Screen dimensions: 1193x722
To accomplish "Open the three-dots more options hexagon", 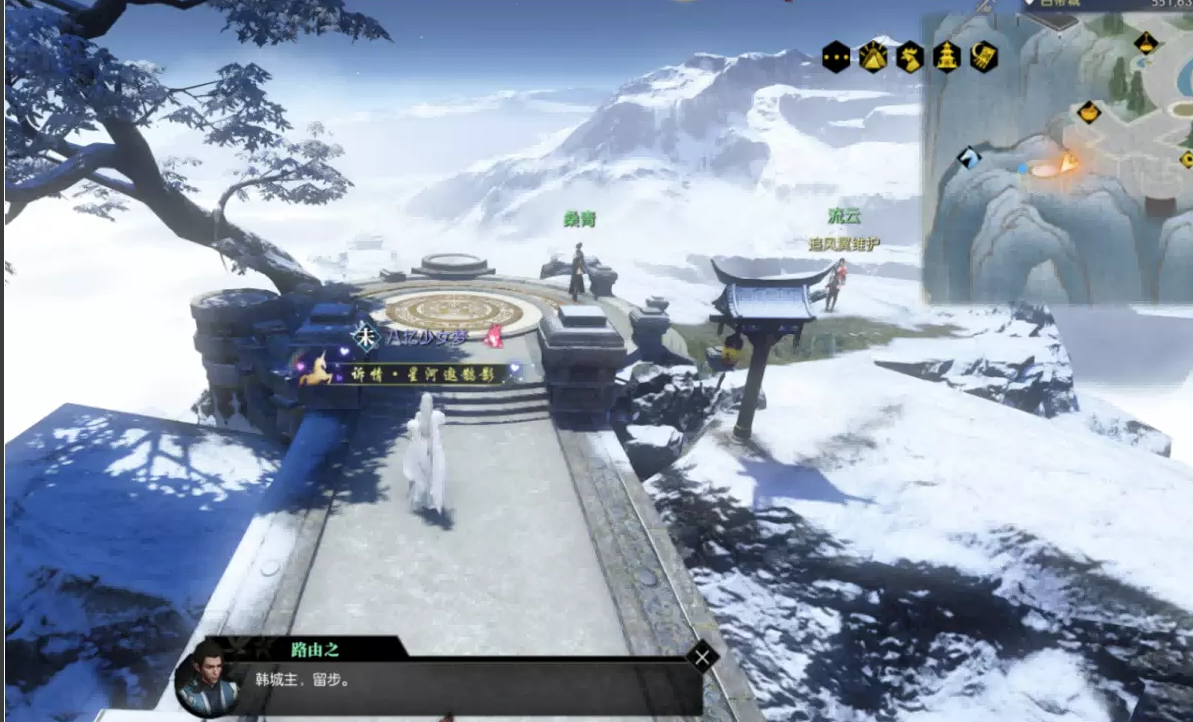I will pos(836,56).
